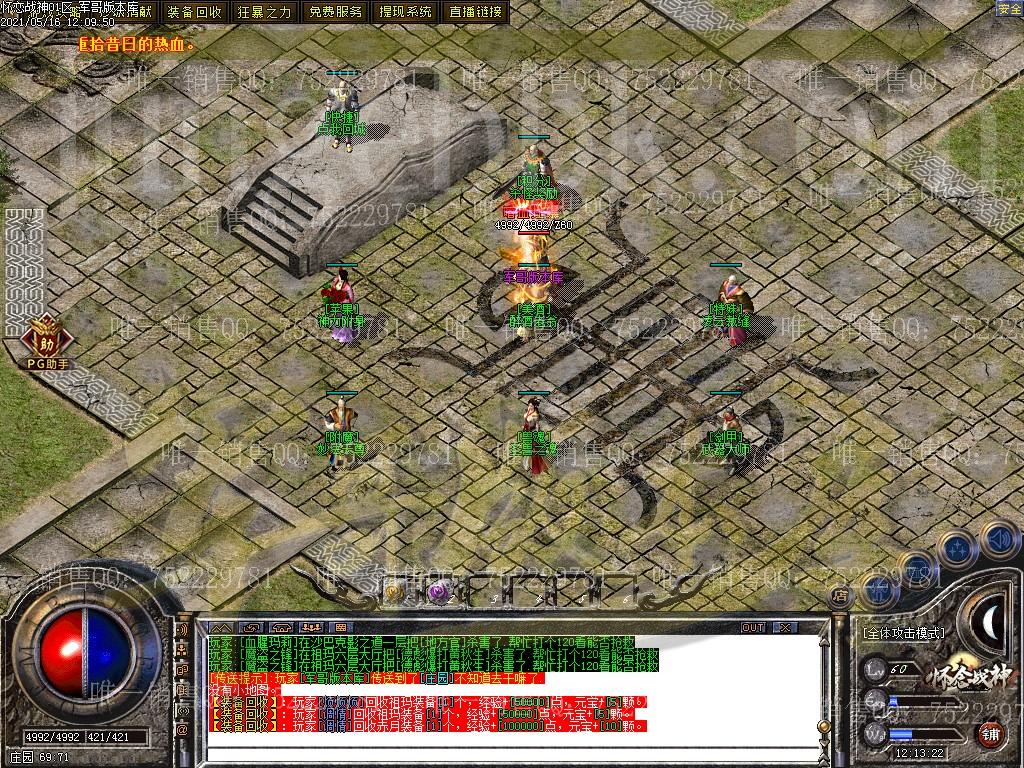
Task: Open the 店 shop round button
Action: coord(840,595)
